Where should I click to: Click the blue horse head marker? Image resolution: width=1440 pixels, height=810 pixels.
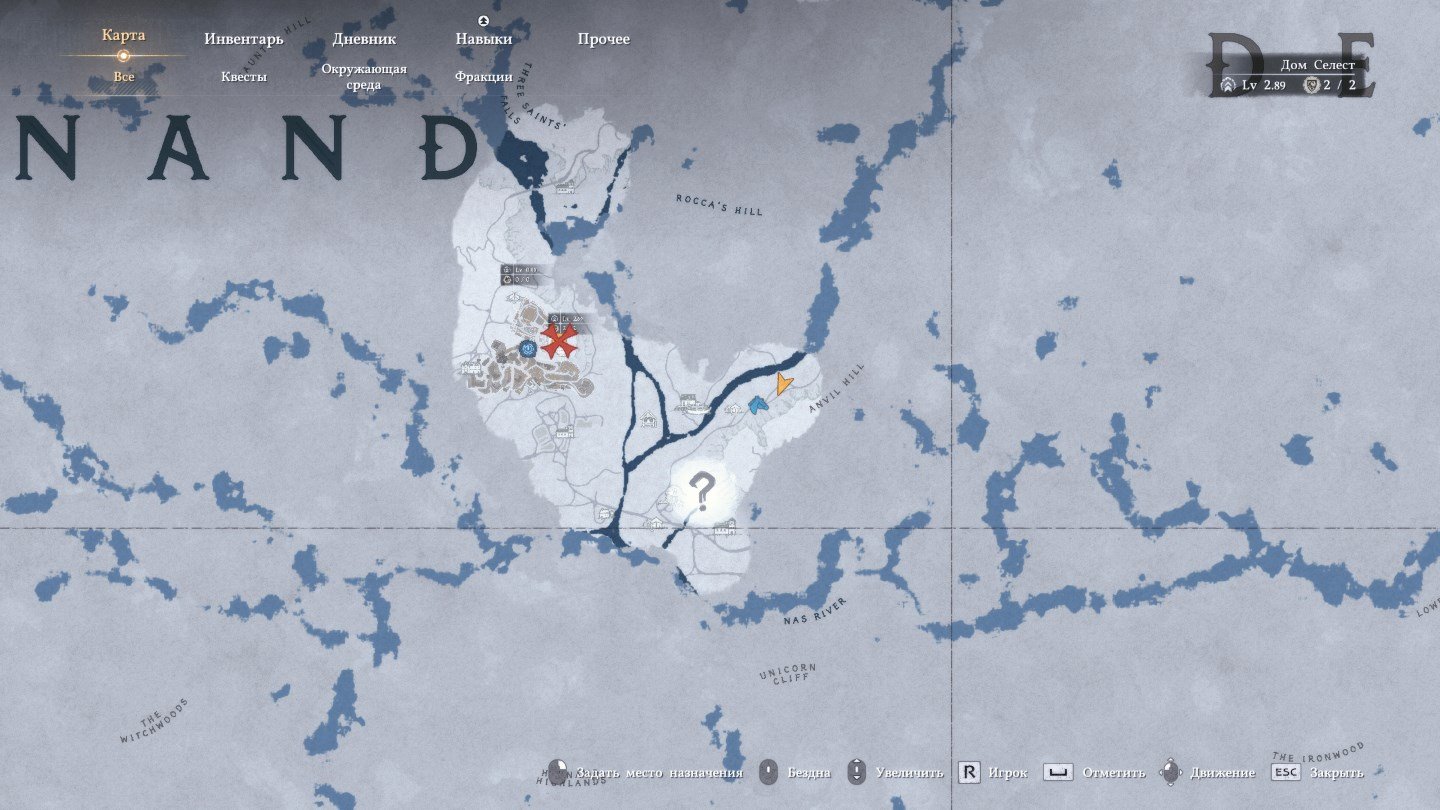757,405
